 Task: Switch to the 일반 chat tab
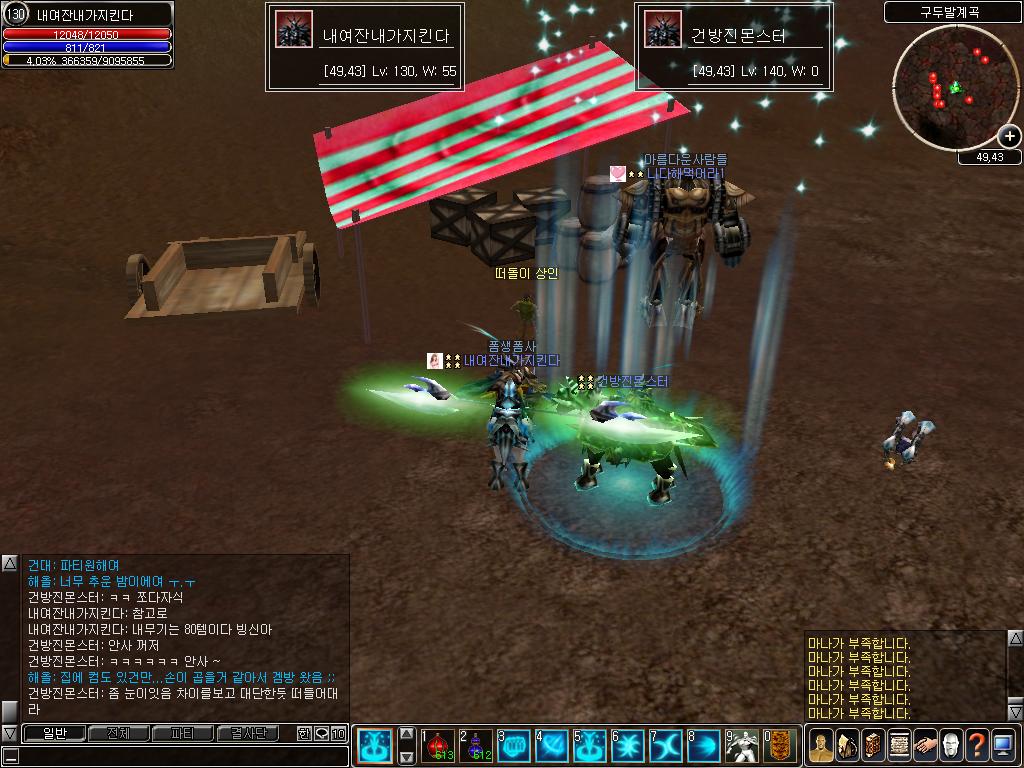click(x=54, y=734)
